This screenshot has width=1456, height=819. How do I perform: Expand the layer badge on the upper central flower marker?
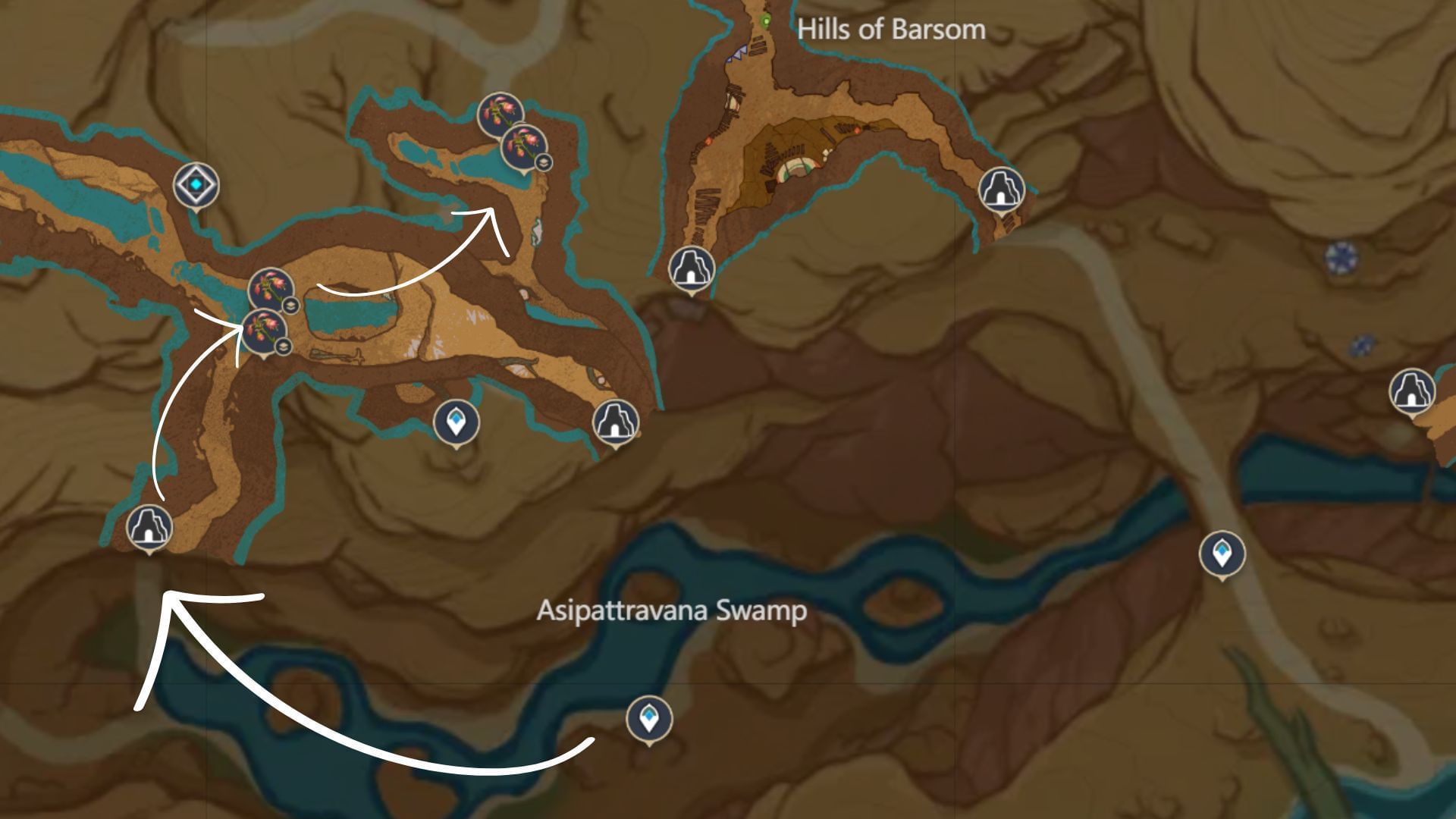click(x=292, y=307)
